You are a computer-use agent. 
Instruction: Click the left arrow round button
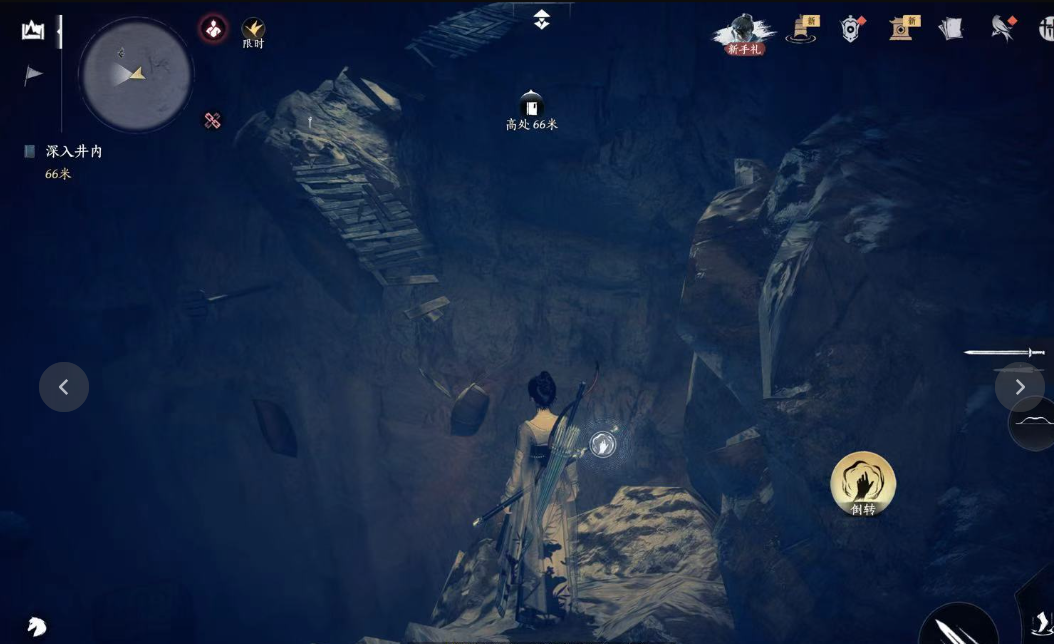[x=64, y=387]
